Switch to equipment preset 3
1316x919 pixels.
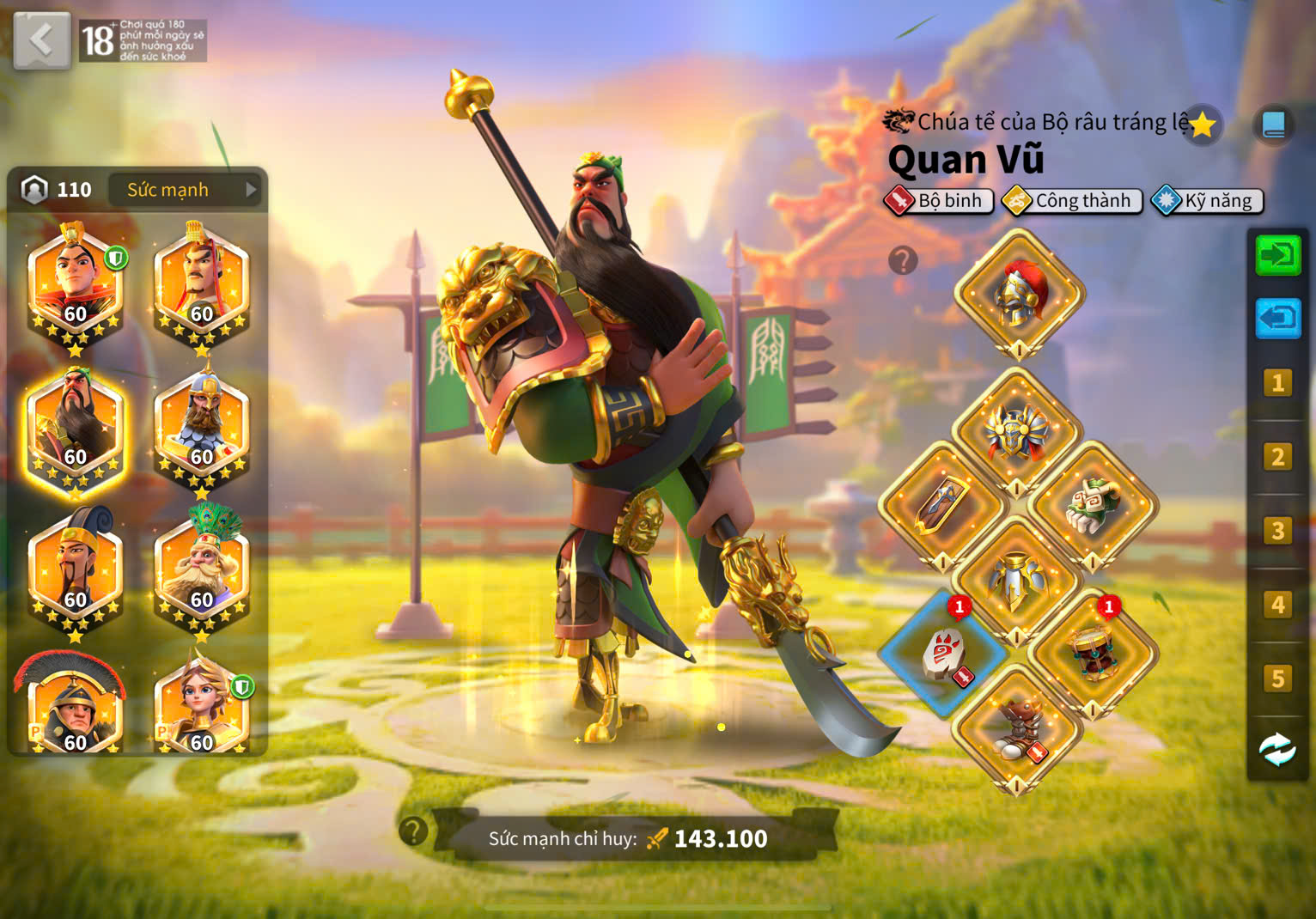(x=1277, y=531)
